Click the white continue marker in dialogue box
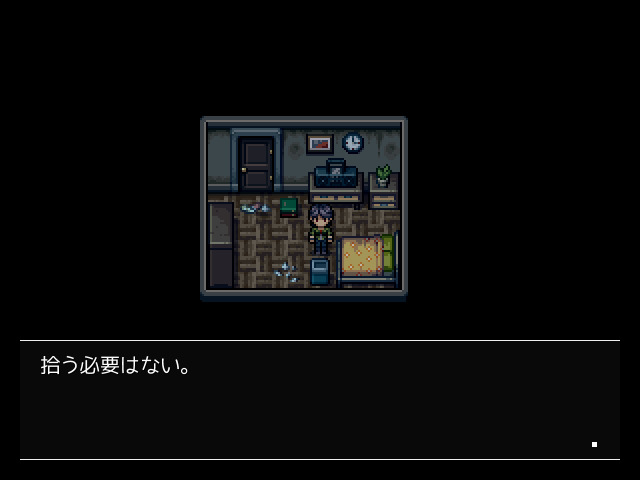Viewport: 640px width, 480px height. click(x=594, y=444)
